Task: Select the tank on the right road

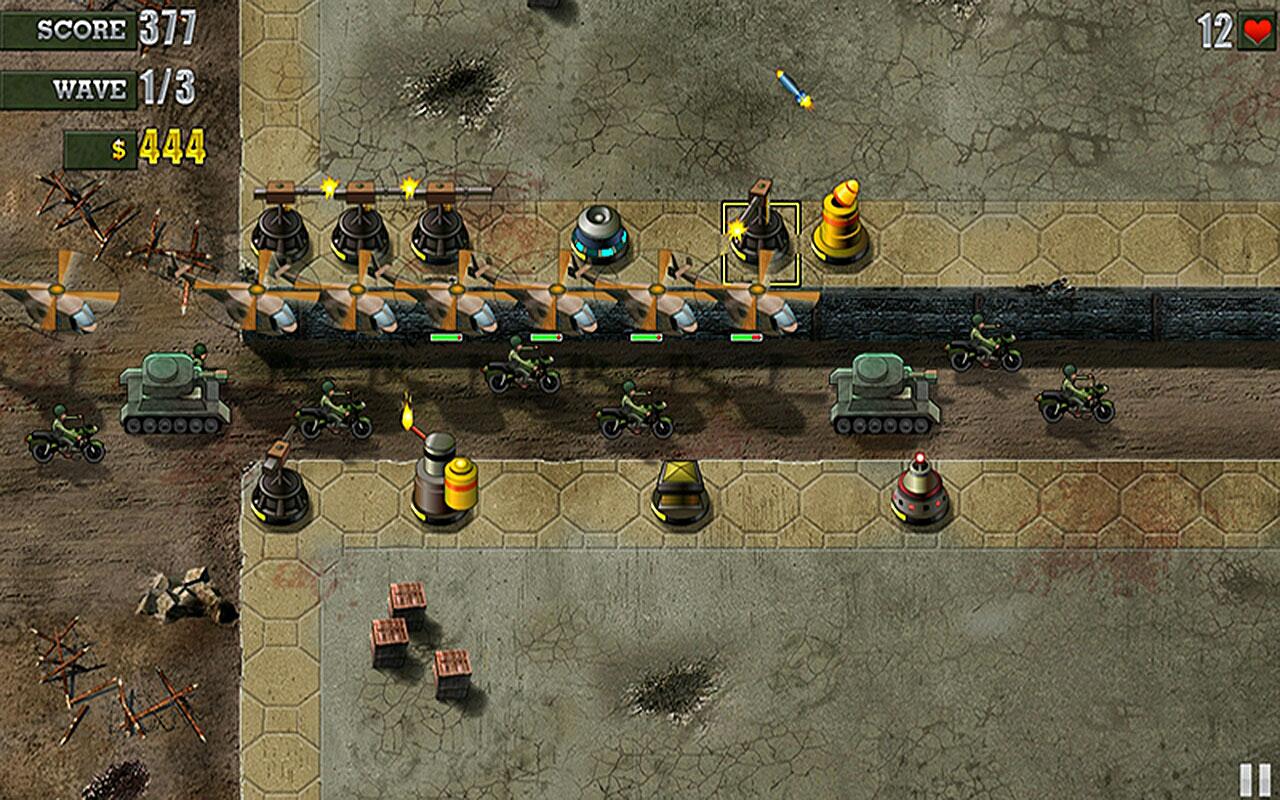Action: [884, 399]
